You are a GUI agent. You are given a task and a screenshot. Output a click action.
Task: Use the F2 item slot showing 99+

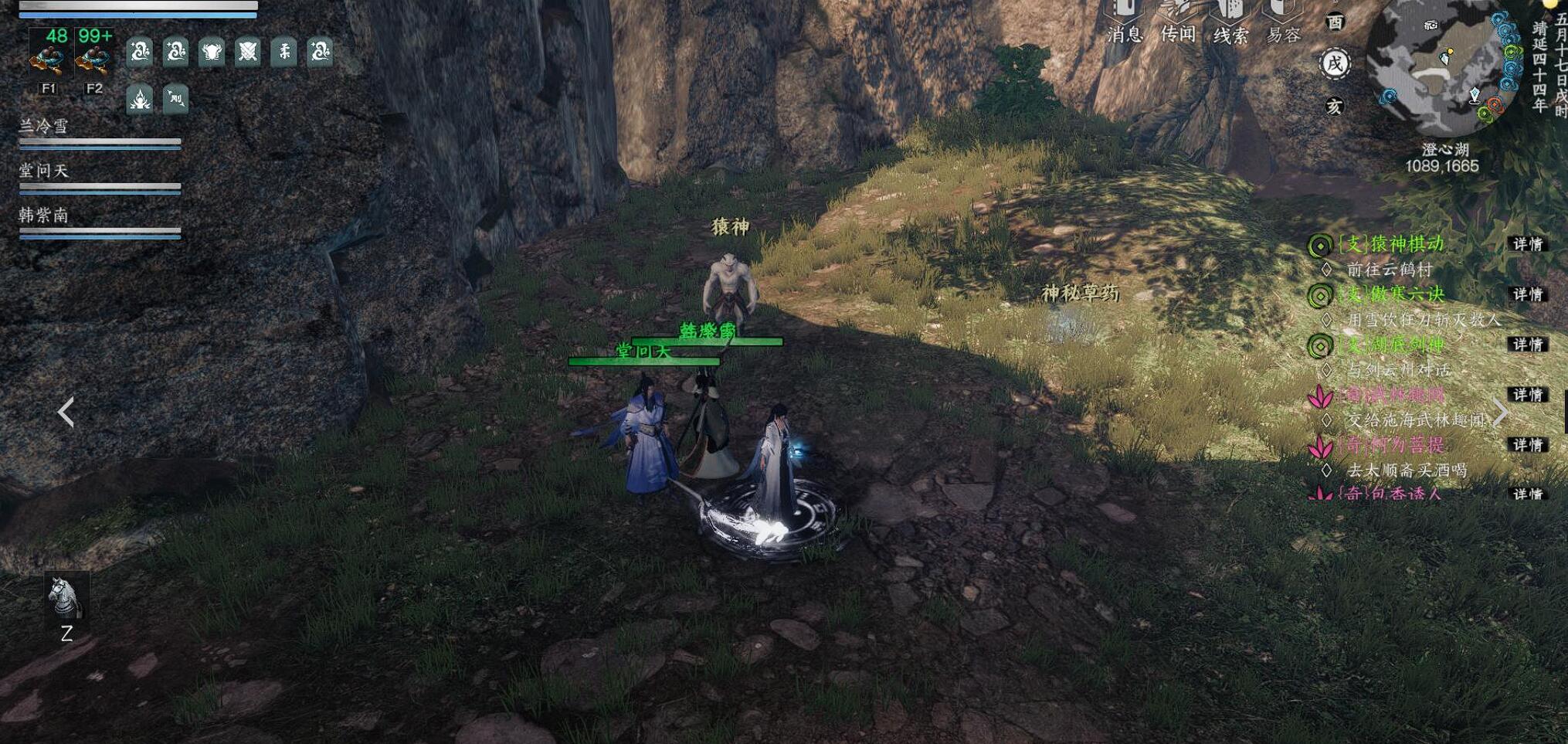pyautogui.click(x=94, y=55)
